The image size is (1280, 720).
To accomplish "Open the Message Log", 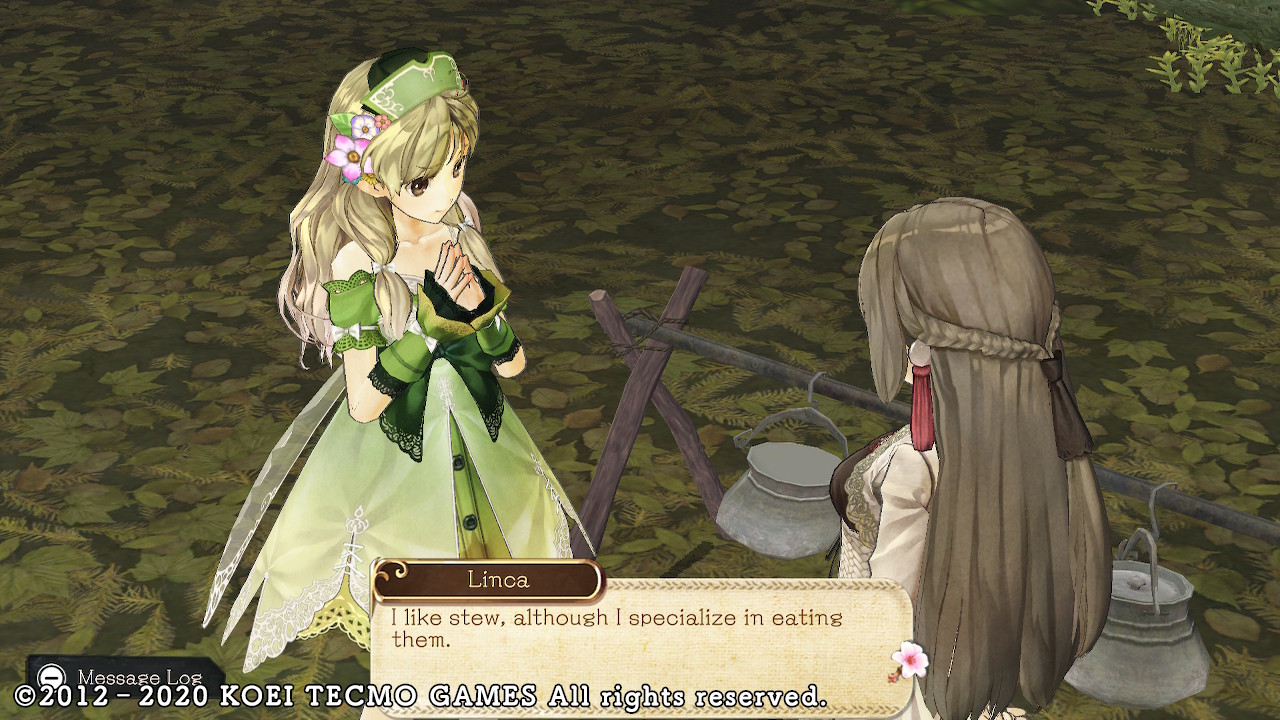I will 124,676.
